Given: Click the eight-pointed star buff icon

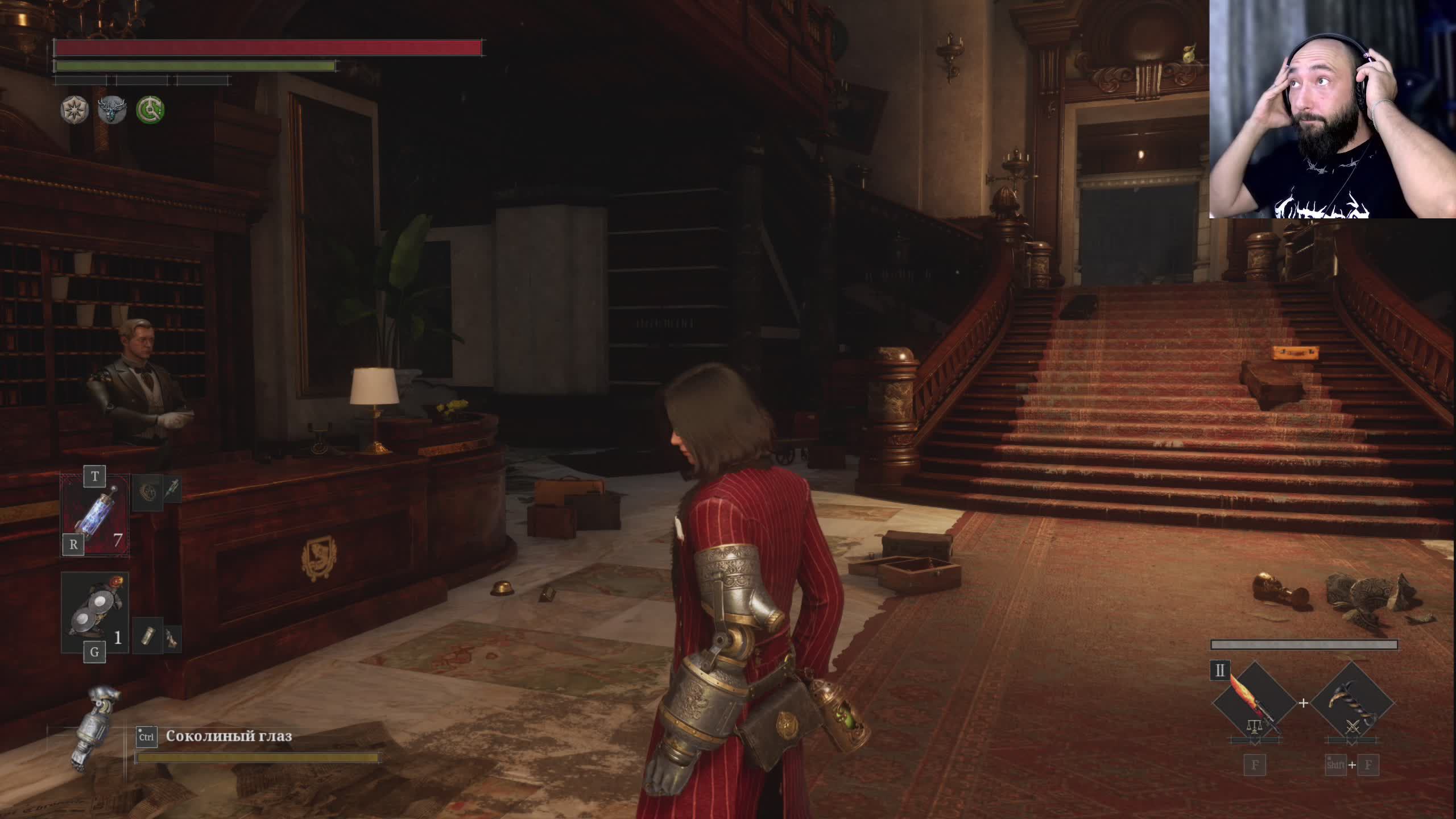Looking at the screenshot, I should (x=75, y=109).
